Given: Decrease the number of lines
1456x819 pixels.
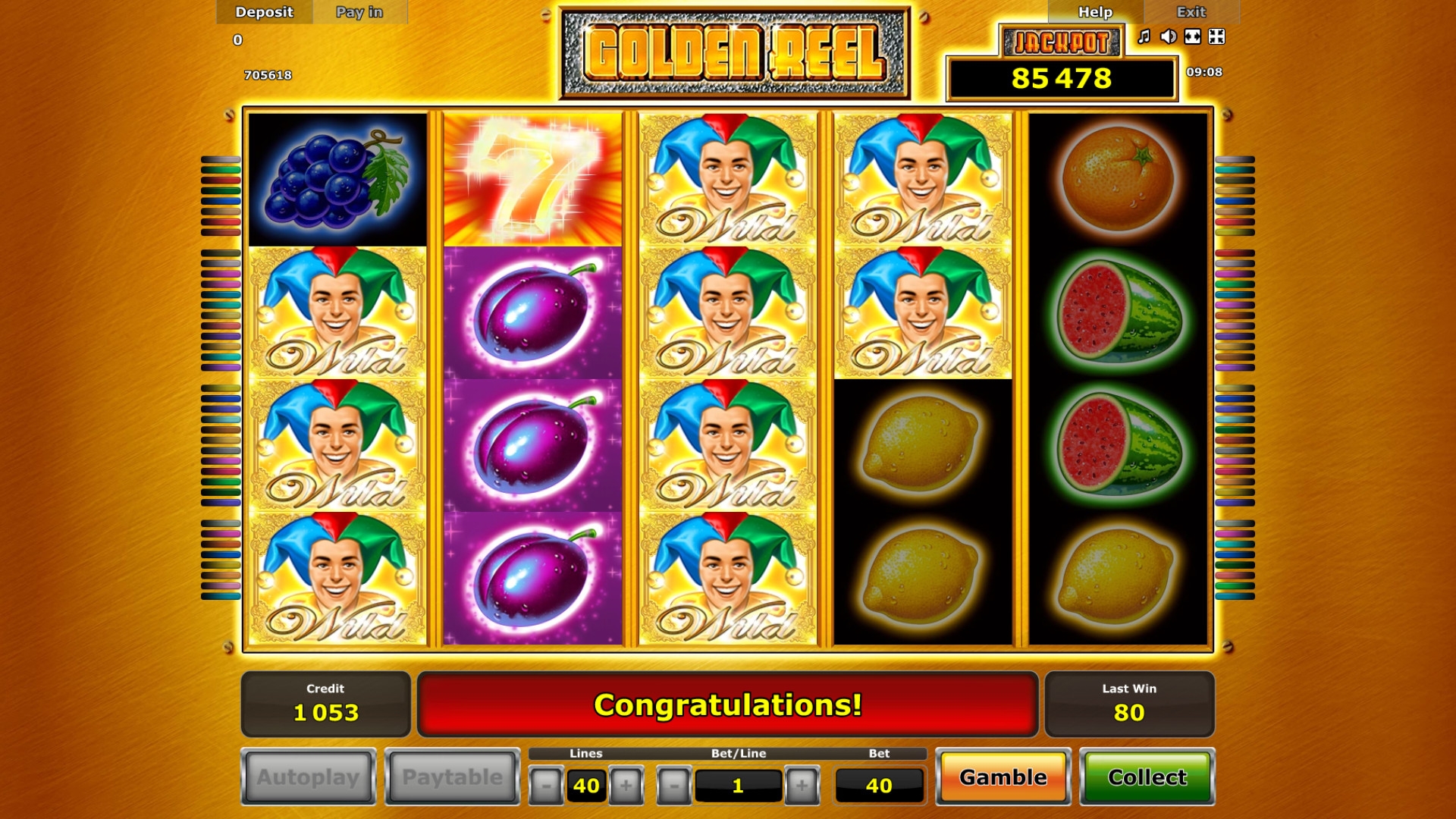Looking at the screenshot, I should pos(546,786).
